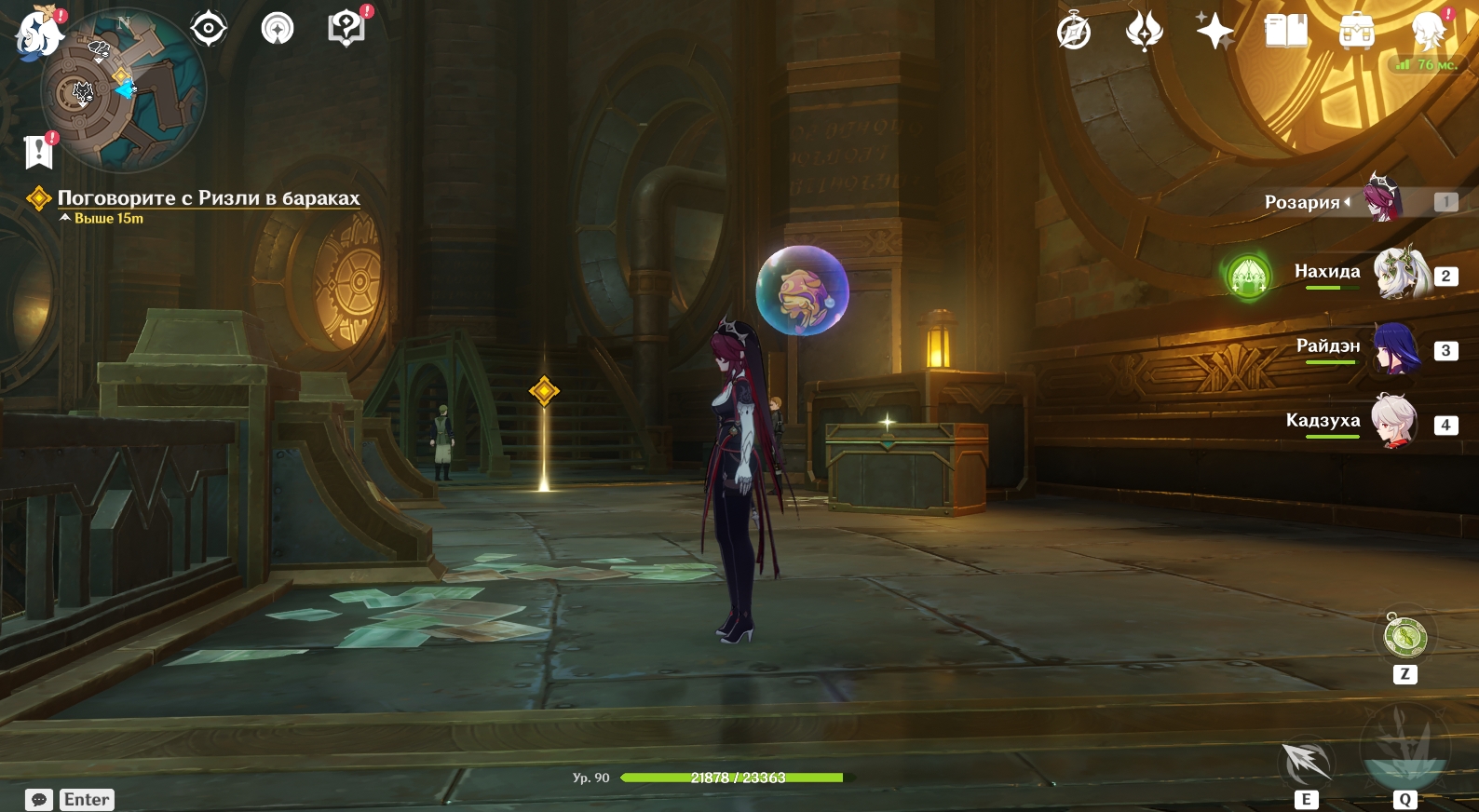Image resolution: width=1479 pixels, height=812 pixels.
Task: Select the tracked quest about Wriothesley
Action: pyautogui.click(x=208, y=198)
